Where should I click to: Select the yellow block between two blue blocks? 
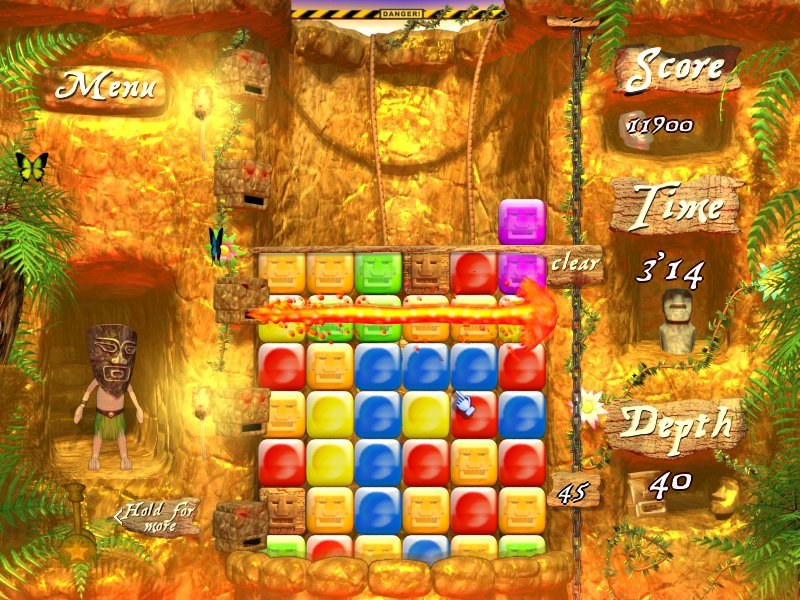coord(426,414)
